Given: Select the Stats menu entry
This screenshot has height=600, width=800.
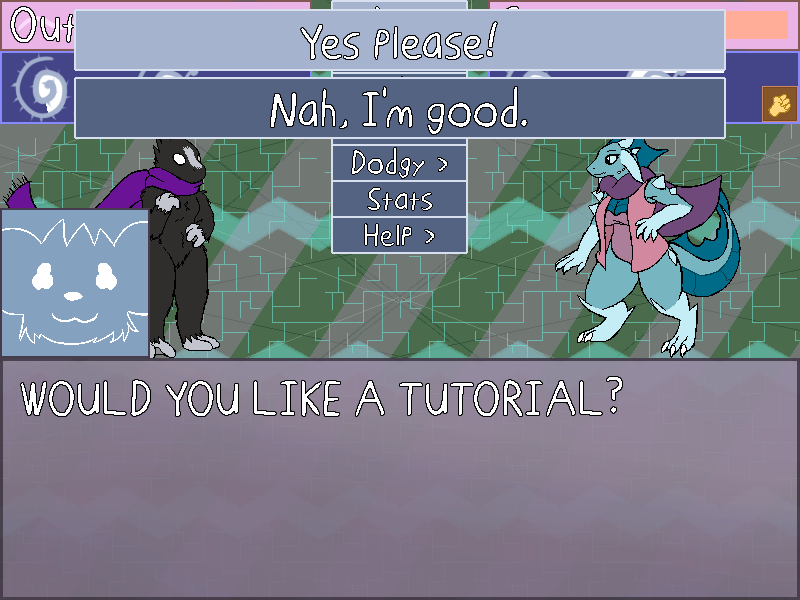Looking at the screenshot, I should [399, 199].
